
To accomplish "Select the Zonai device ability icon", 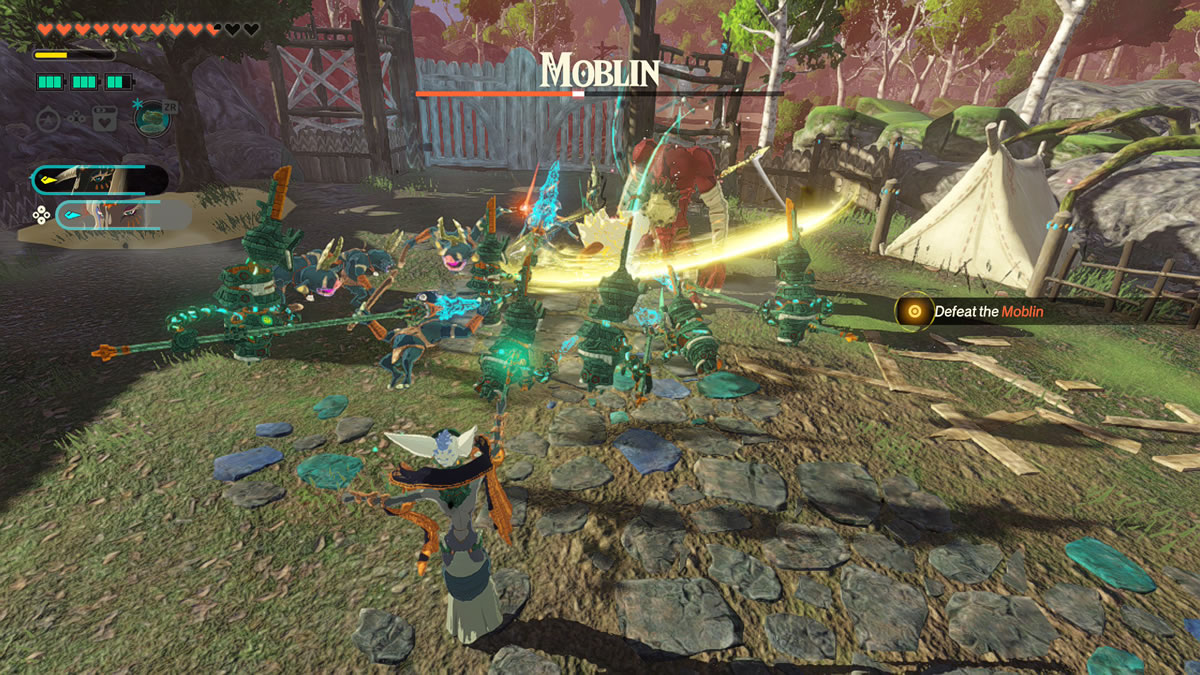I will (x=152, y=118).
